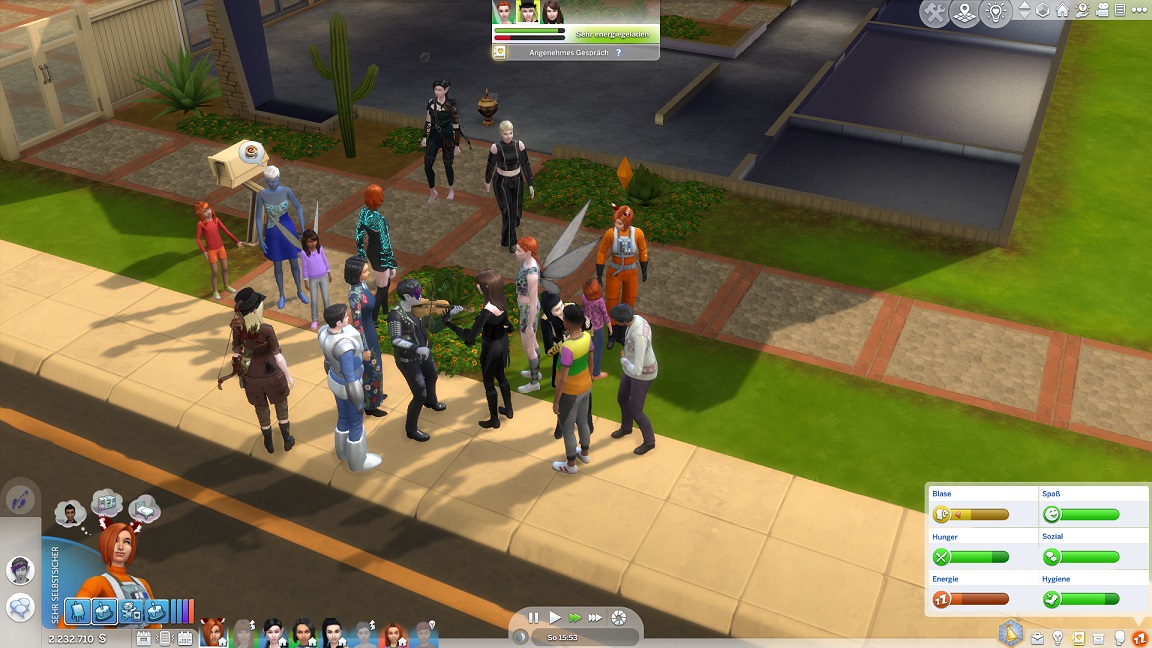Viewport: 1152px width, 648px height.
Task: Open Build Mode with the hammer and wrench icon
Action: pos(935,13)
